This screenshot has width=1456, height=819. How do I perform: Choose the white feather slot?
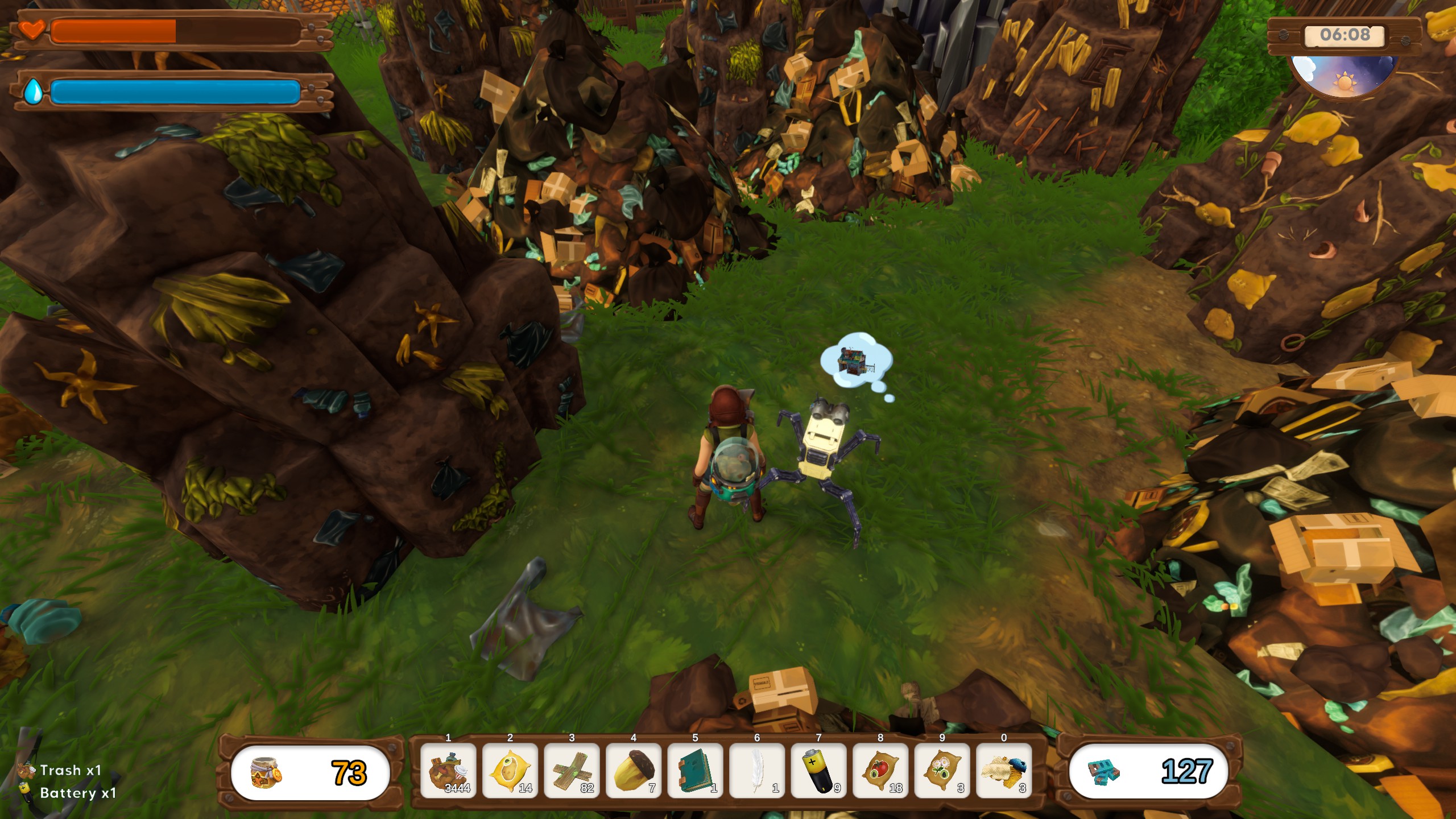757,771
